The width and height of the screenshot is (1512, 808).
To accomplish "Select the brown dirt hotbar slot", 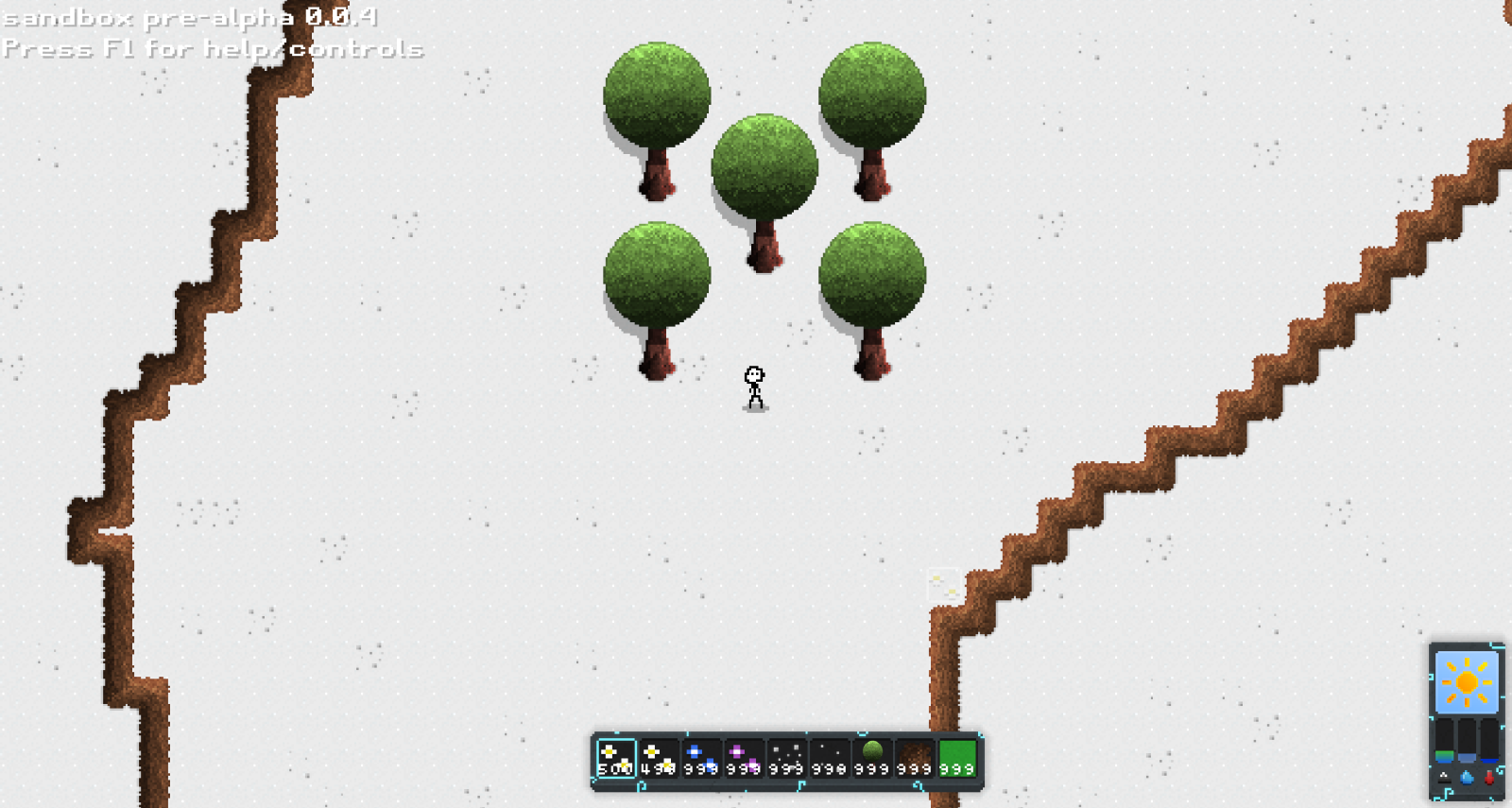I will pyautogui.click(x=914, y=758).
